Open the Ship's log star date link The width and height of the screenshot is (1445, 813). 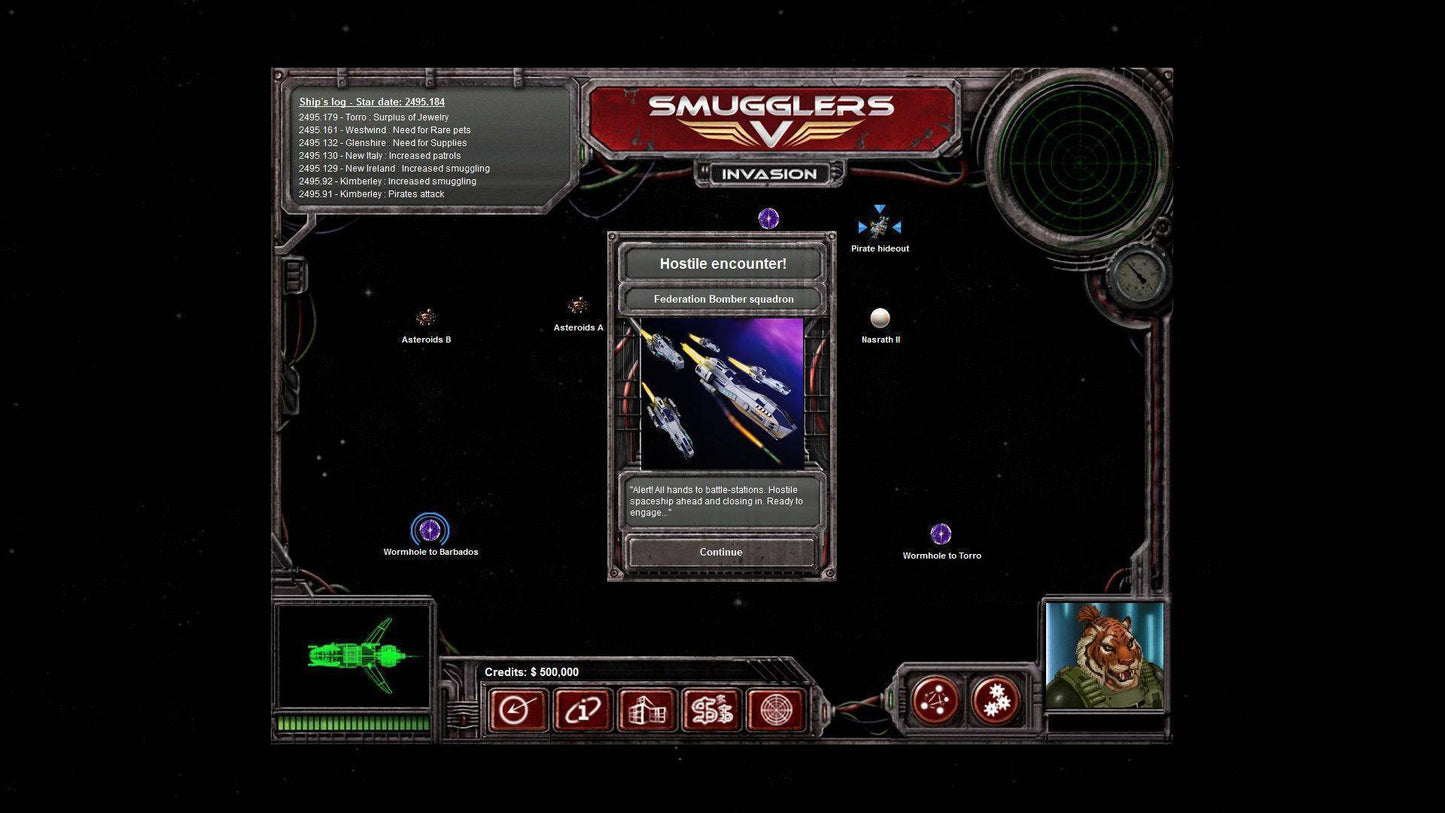(x=371, y=101)
